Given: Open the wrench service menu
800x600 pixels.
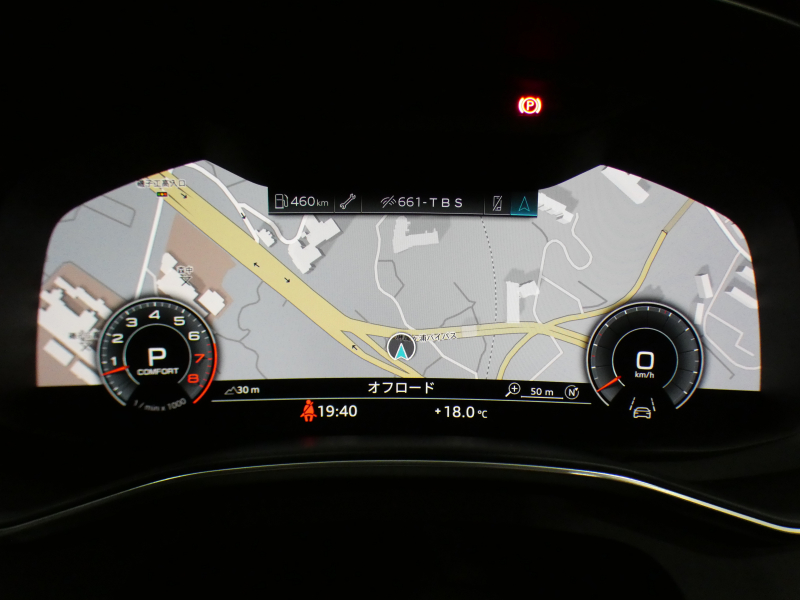Looking at the screenshot, I should pos(347,202).
